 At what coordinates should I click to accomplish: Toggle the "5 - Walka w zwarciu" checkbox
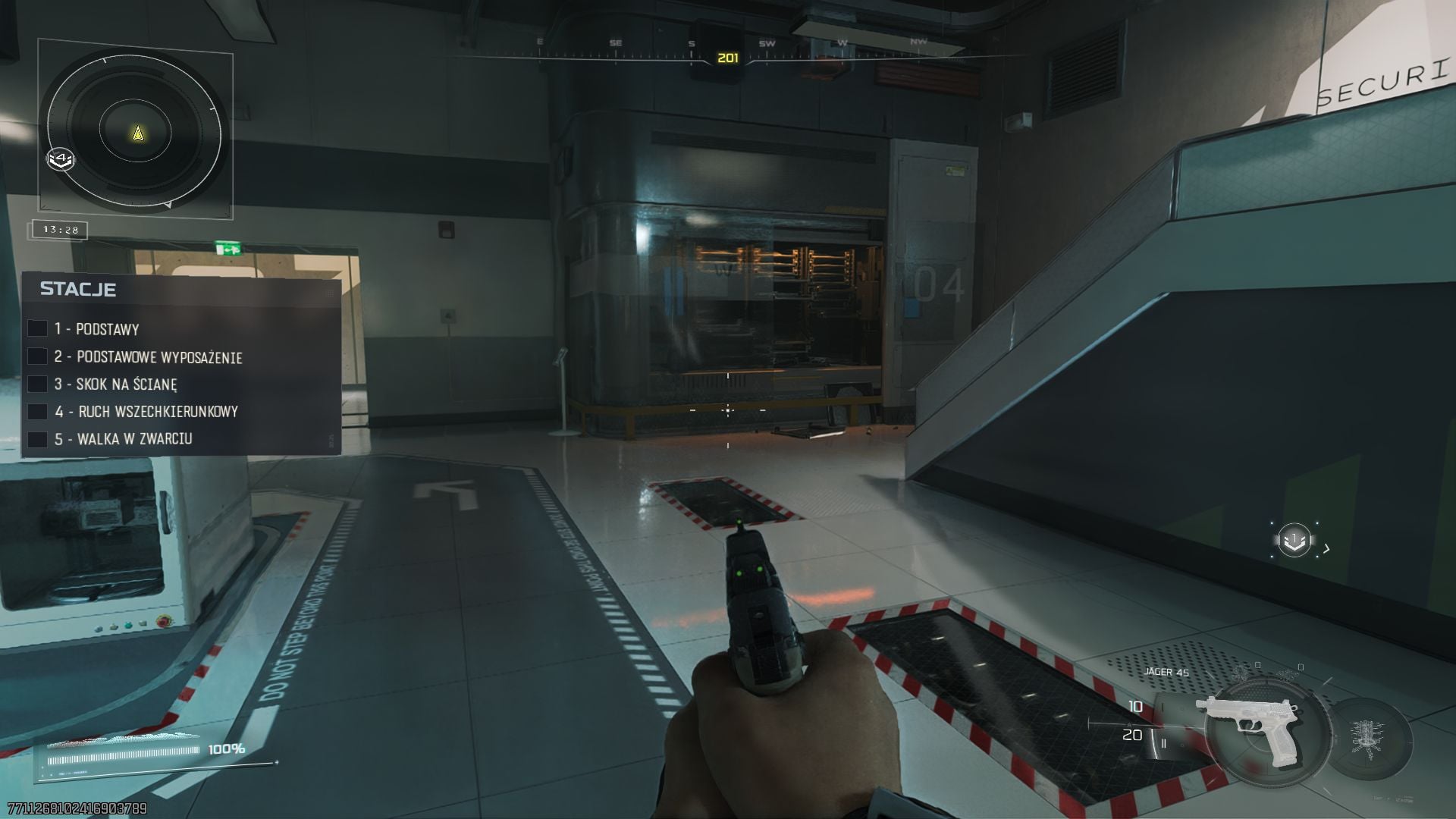[38, 439]
